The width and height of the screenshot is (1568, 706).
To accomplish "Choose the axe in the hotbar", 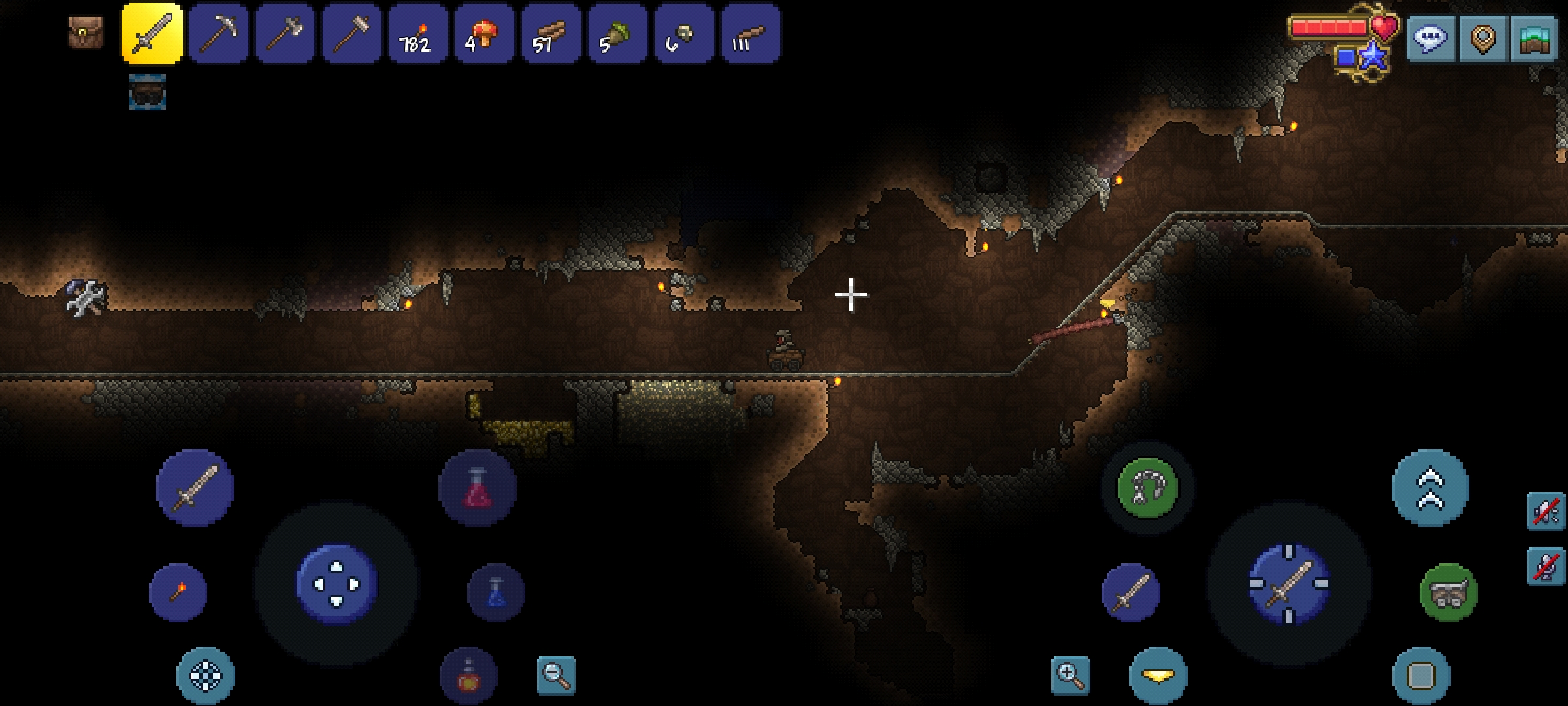I will (x=286, y=33).
